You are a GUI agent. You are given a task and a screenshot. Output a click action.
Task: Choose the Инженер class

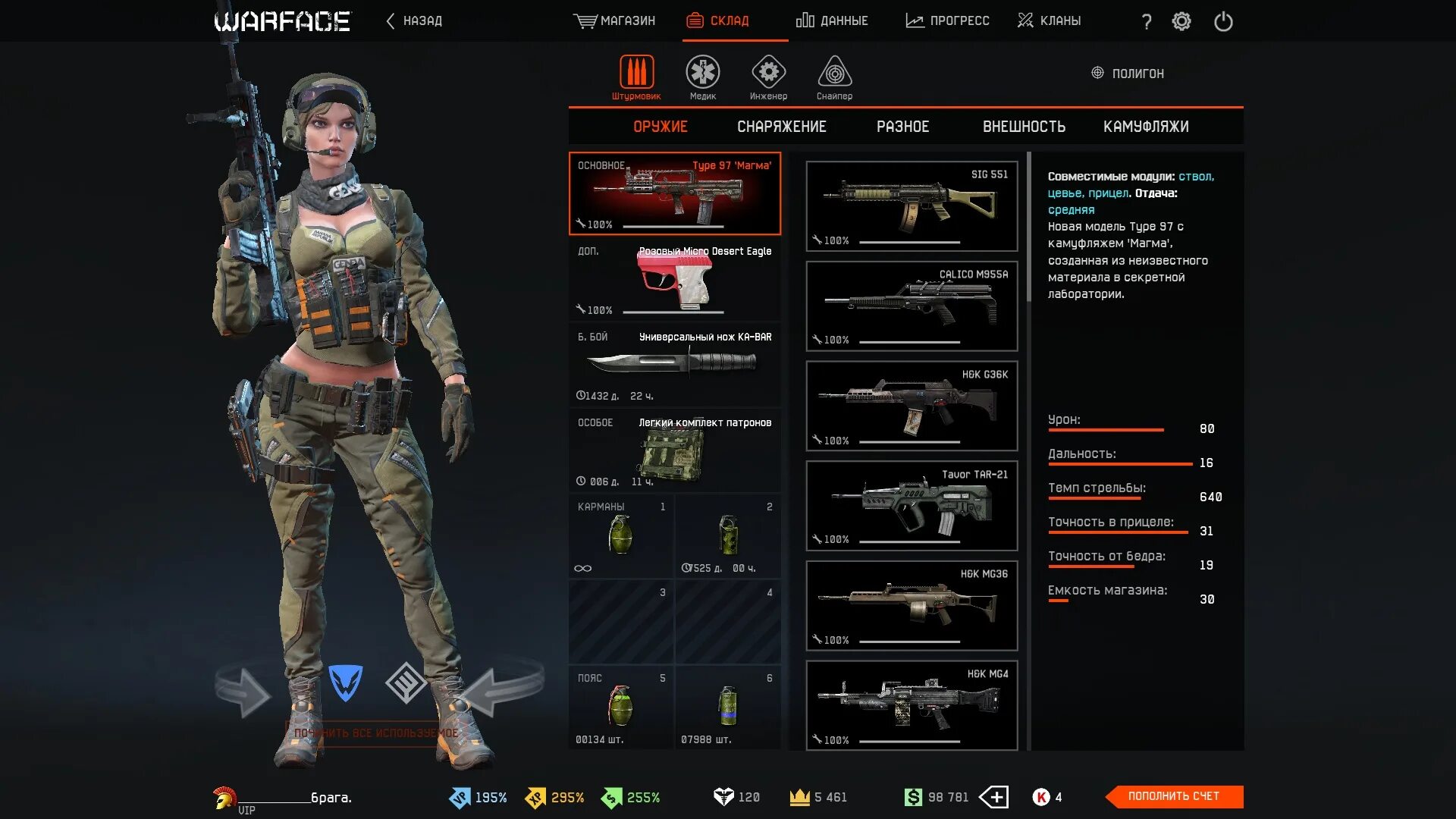(x=768, y=77)
